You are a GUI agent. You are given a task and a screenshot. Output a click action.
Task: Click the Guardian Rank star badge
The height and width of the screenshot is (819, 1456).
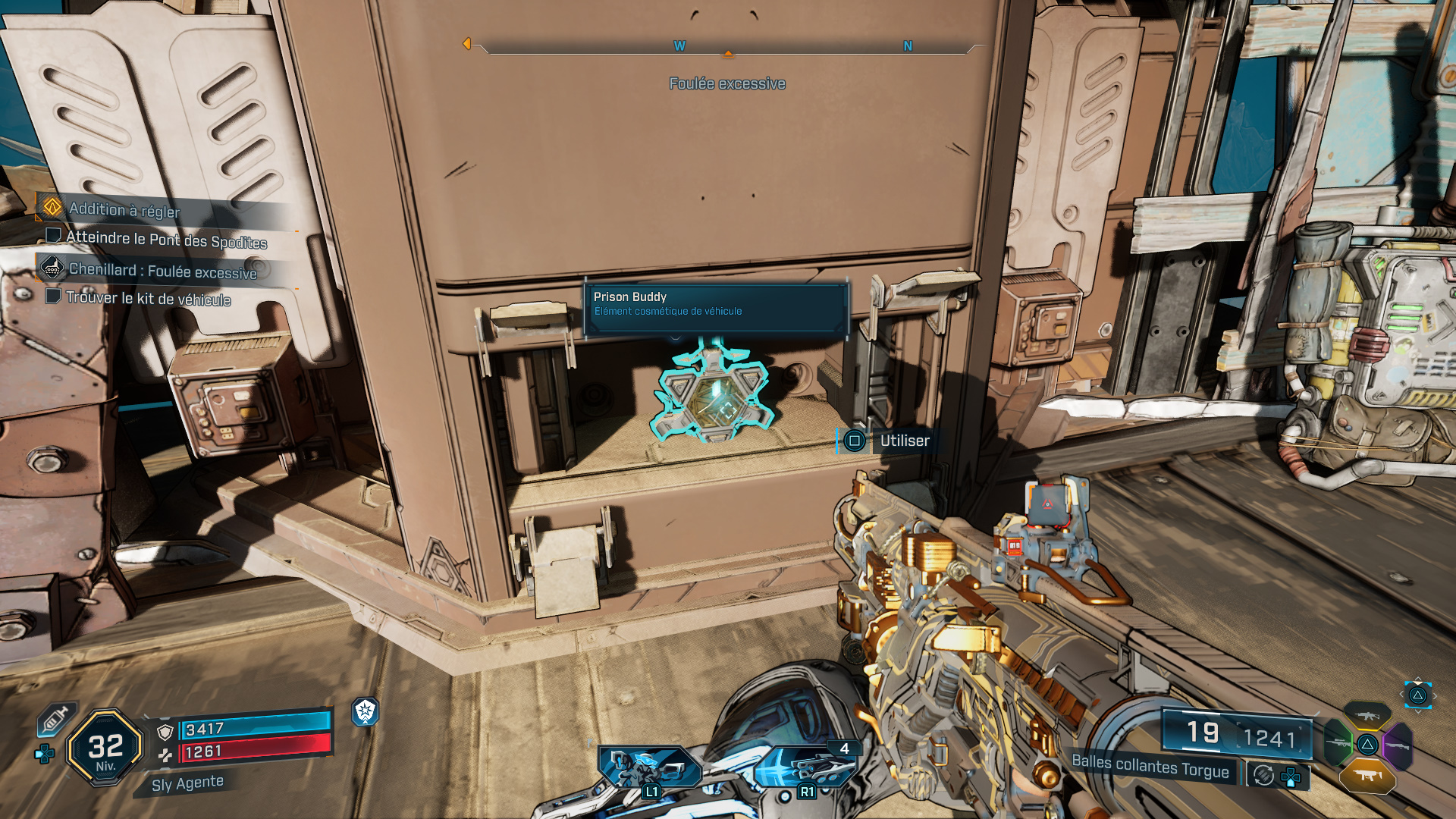tap(365, 713)
